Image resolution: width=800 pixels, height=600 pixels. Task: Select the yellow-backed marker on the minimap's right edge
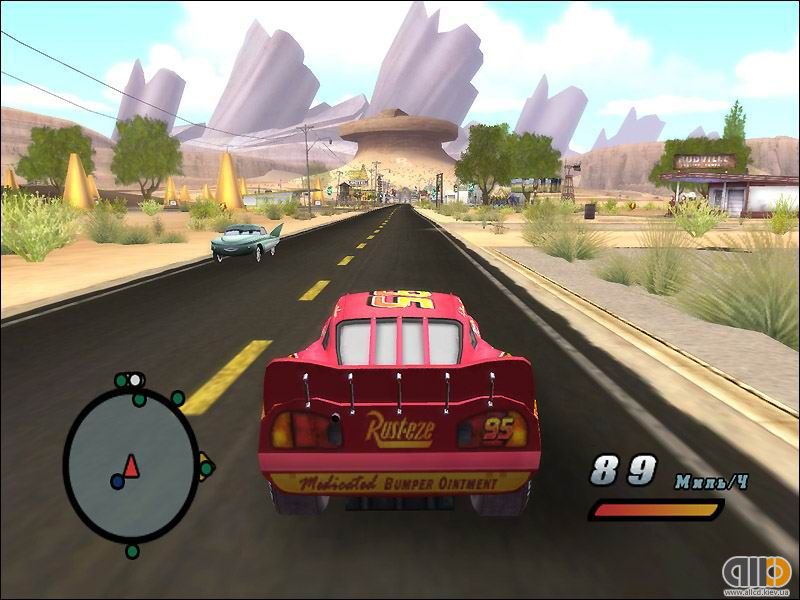(x=204, y=467)
